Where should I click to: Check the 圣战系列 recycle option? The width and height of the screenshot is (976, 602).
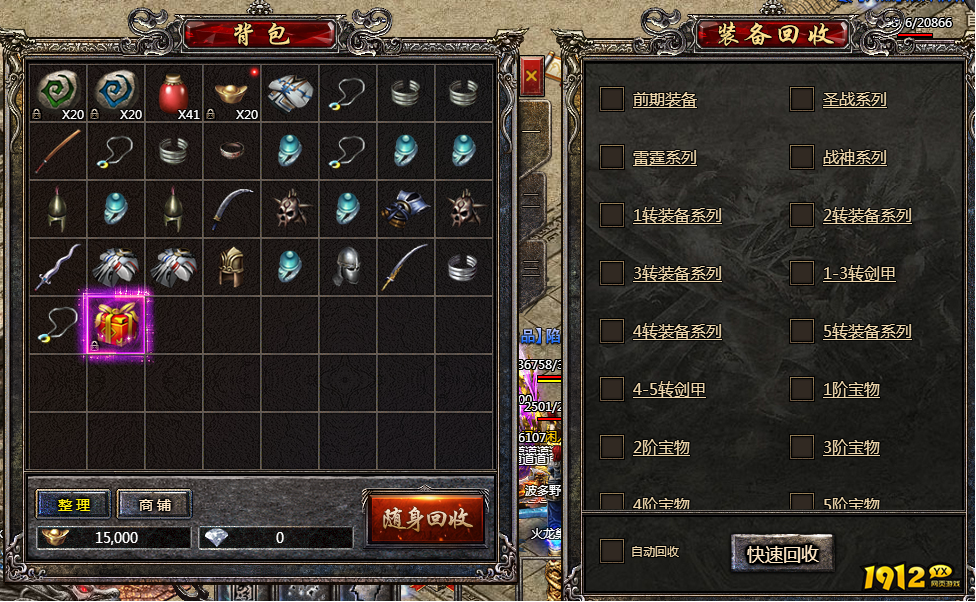[x=802, y=99]
